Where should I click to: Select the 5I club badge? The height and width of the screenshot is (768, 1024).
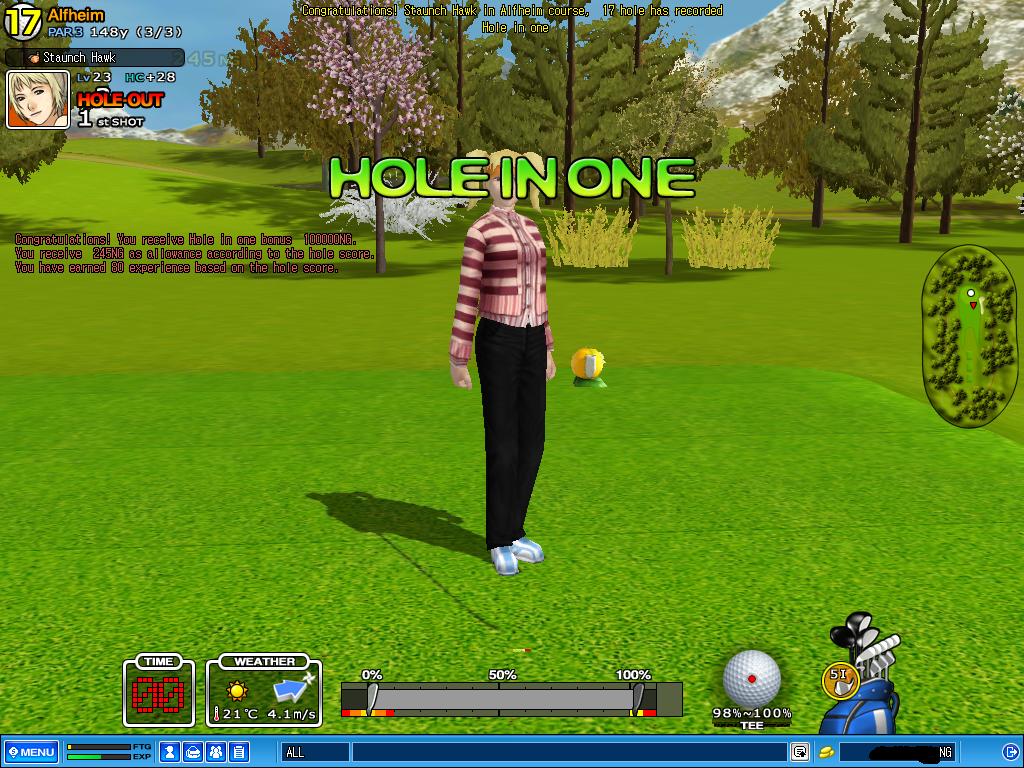pos(840,678)
